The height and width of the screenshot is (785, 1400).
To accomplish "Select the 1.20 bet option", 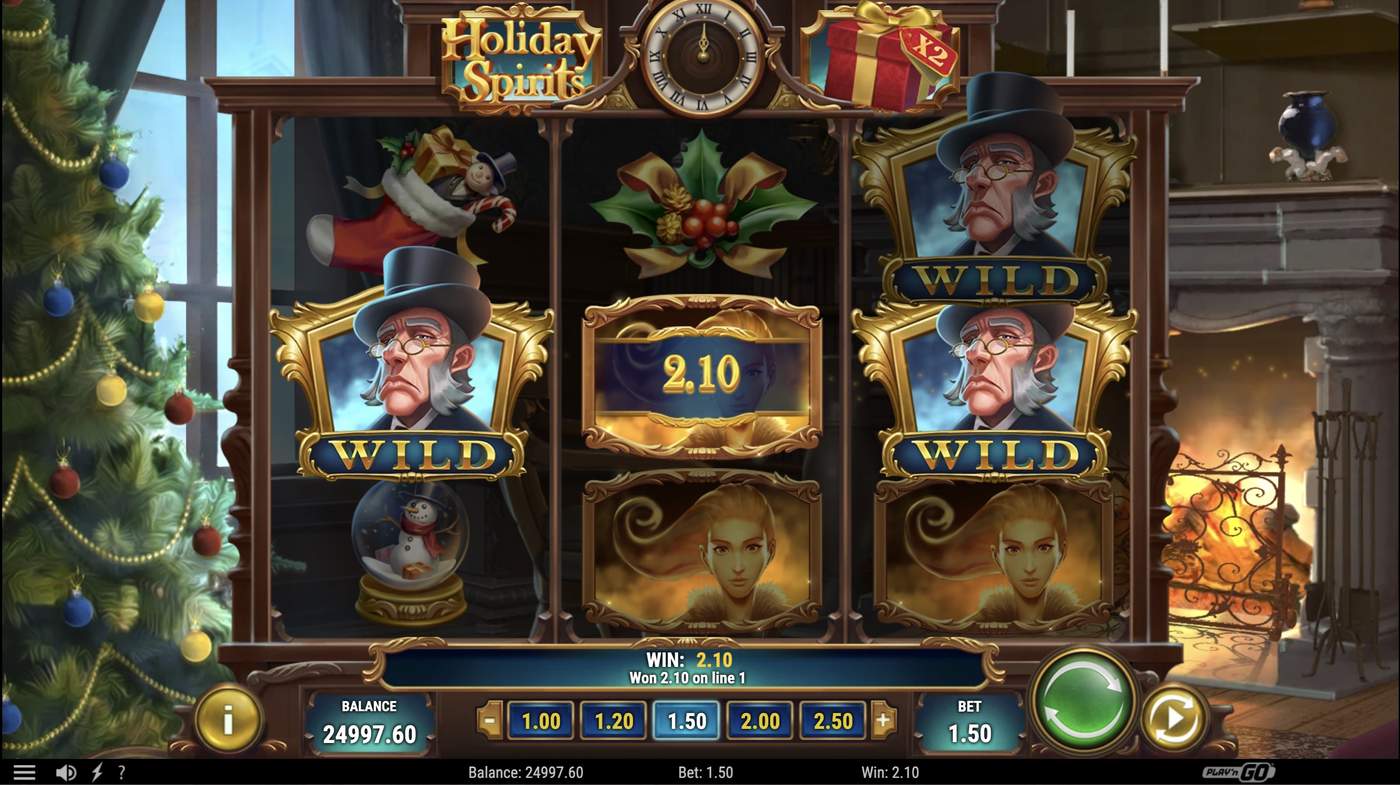I will coord(613,720).
